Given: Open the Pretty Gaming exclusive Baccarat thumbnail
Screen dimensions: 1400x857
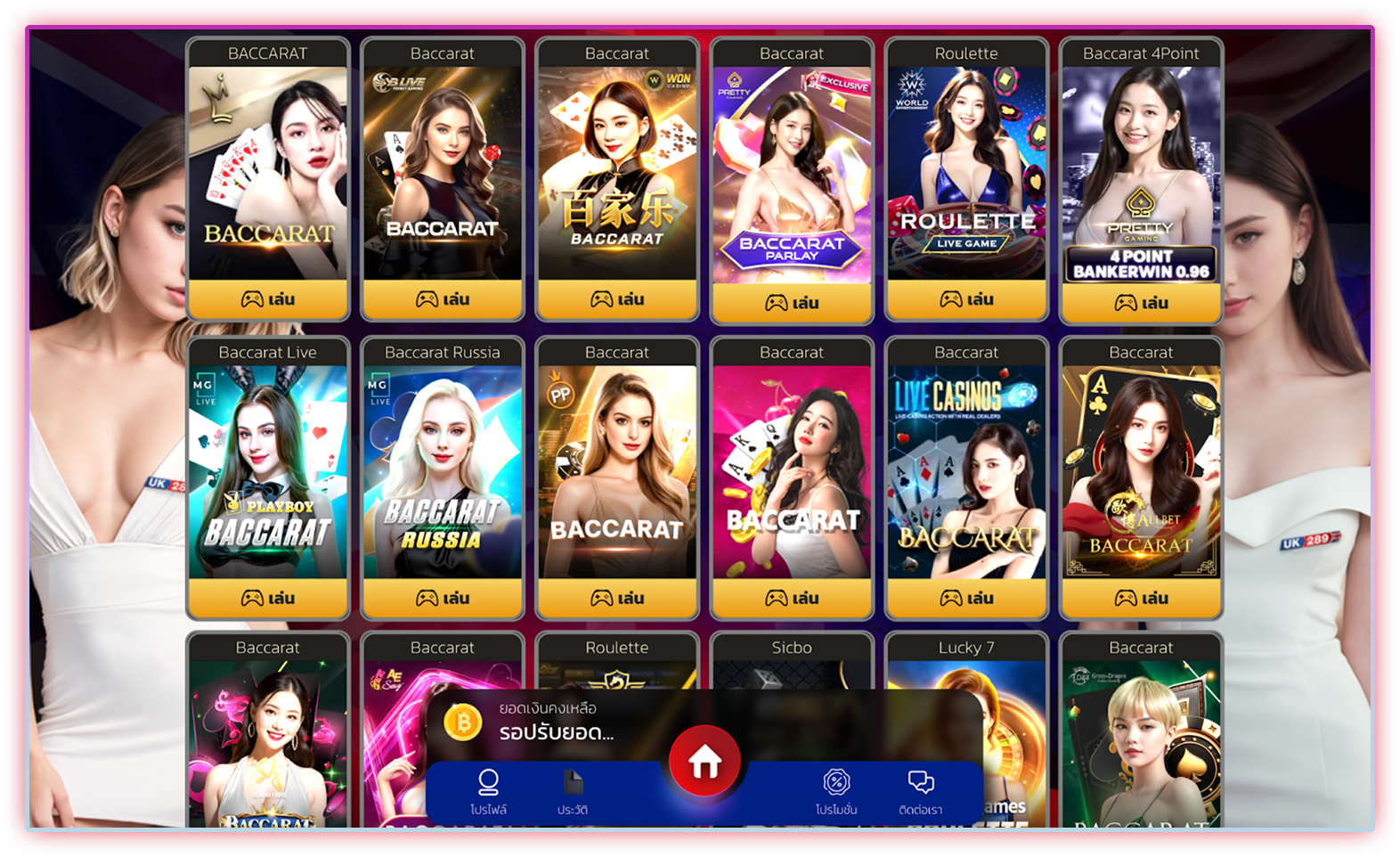Looking at the screenshot, I should pos(792,169).
